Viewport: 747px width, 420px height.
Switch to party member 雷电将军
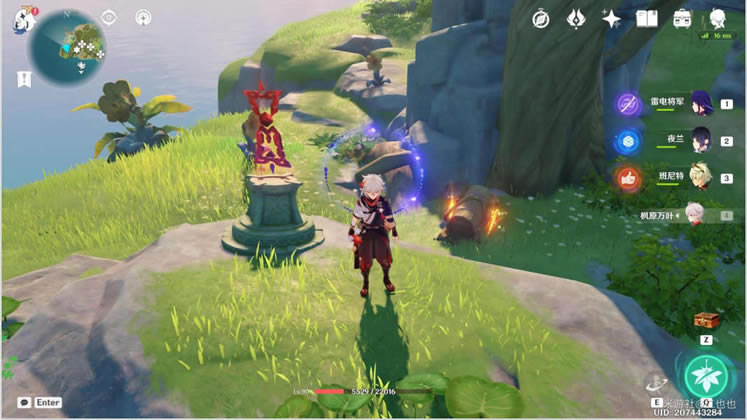click(701, 104)
